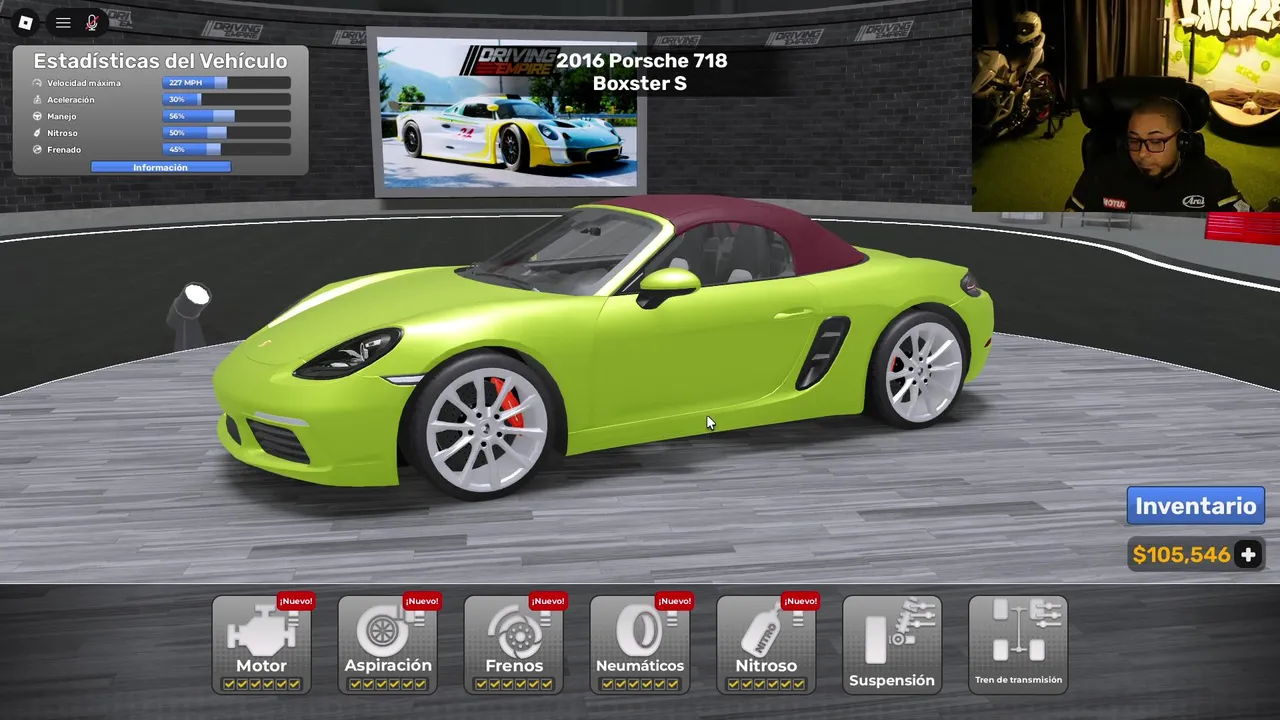Click the plus button to add cash
Screen dimensions: 1280x720
click(x=1248, y=555)
